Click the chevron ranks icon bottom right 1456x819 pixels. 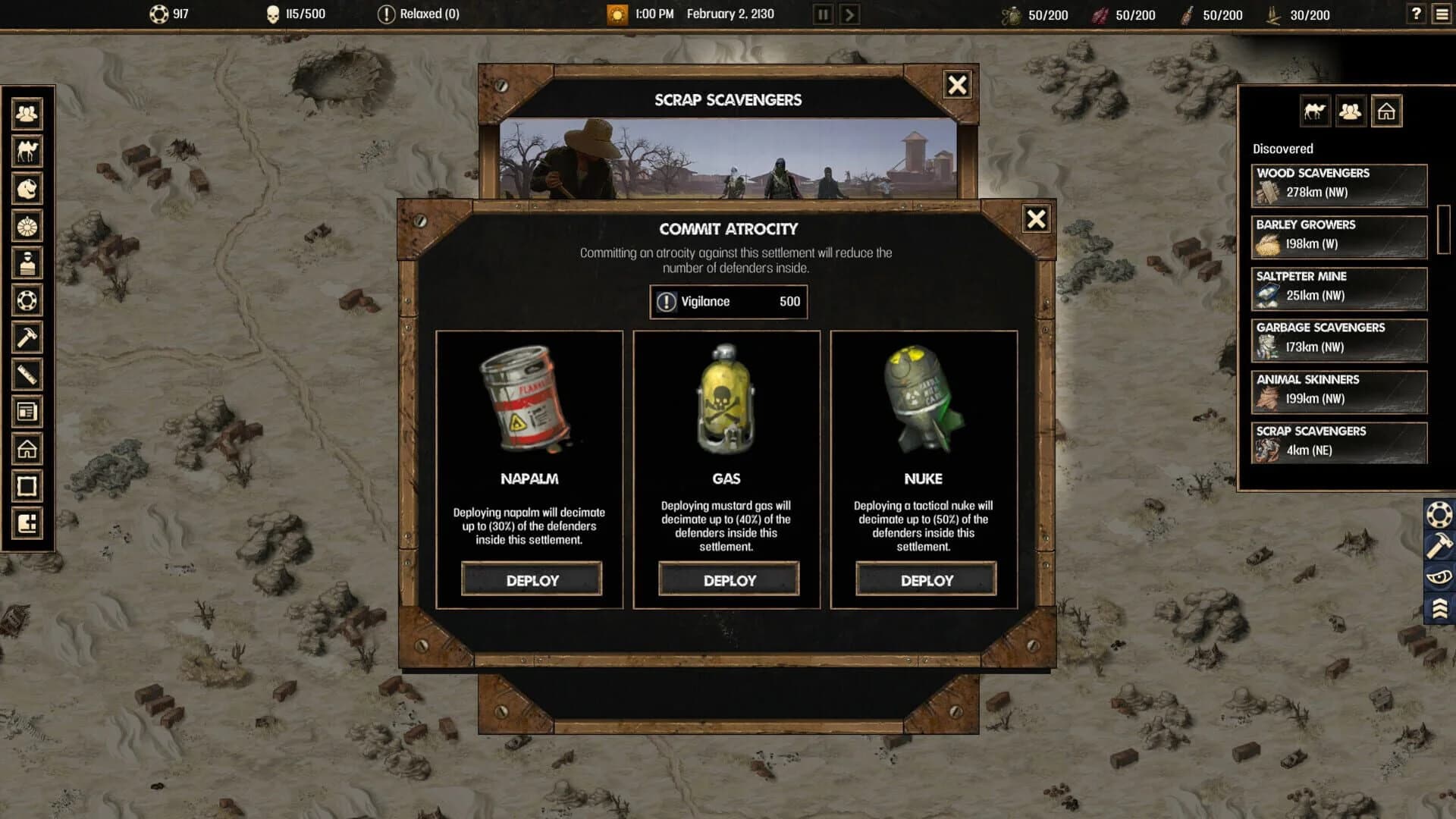point(1439,607)
